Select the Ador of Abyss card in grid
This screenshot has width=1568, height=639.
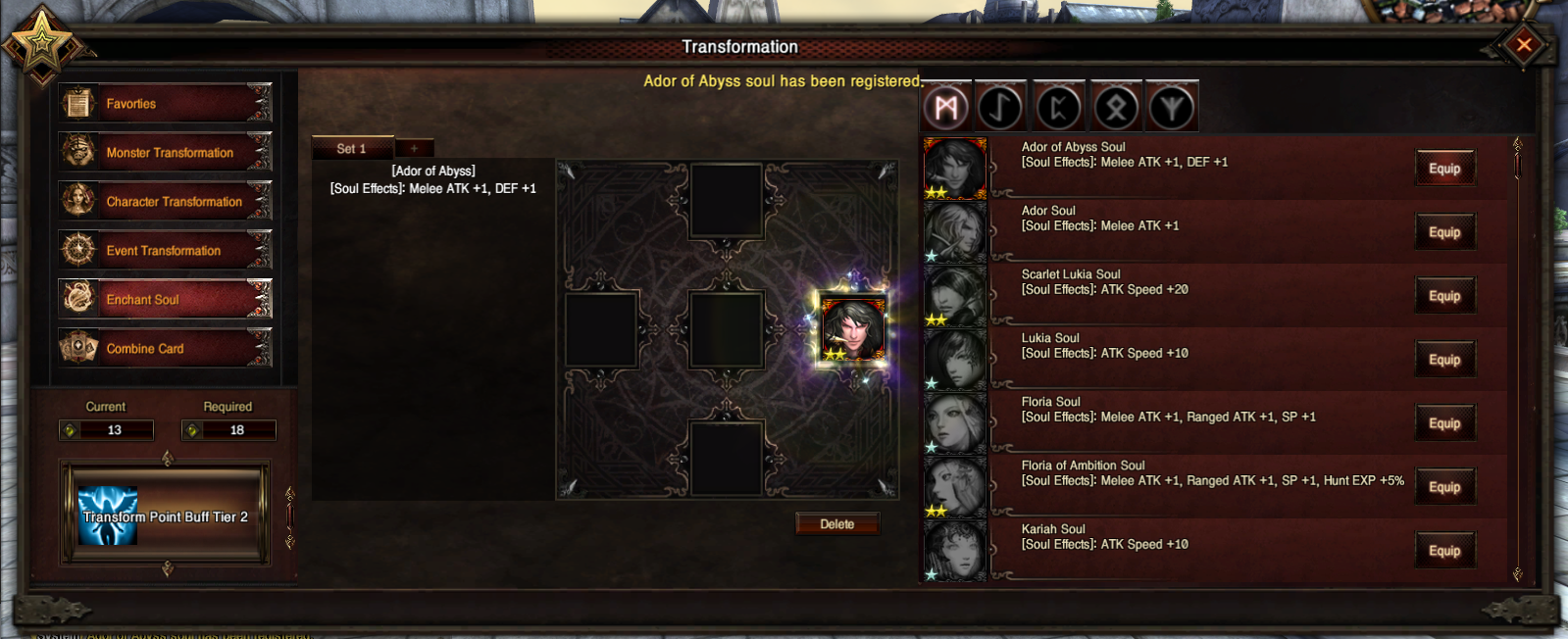[x=852, y=327]
